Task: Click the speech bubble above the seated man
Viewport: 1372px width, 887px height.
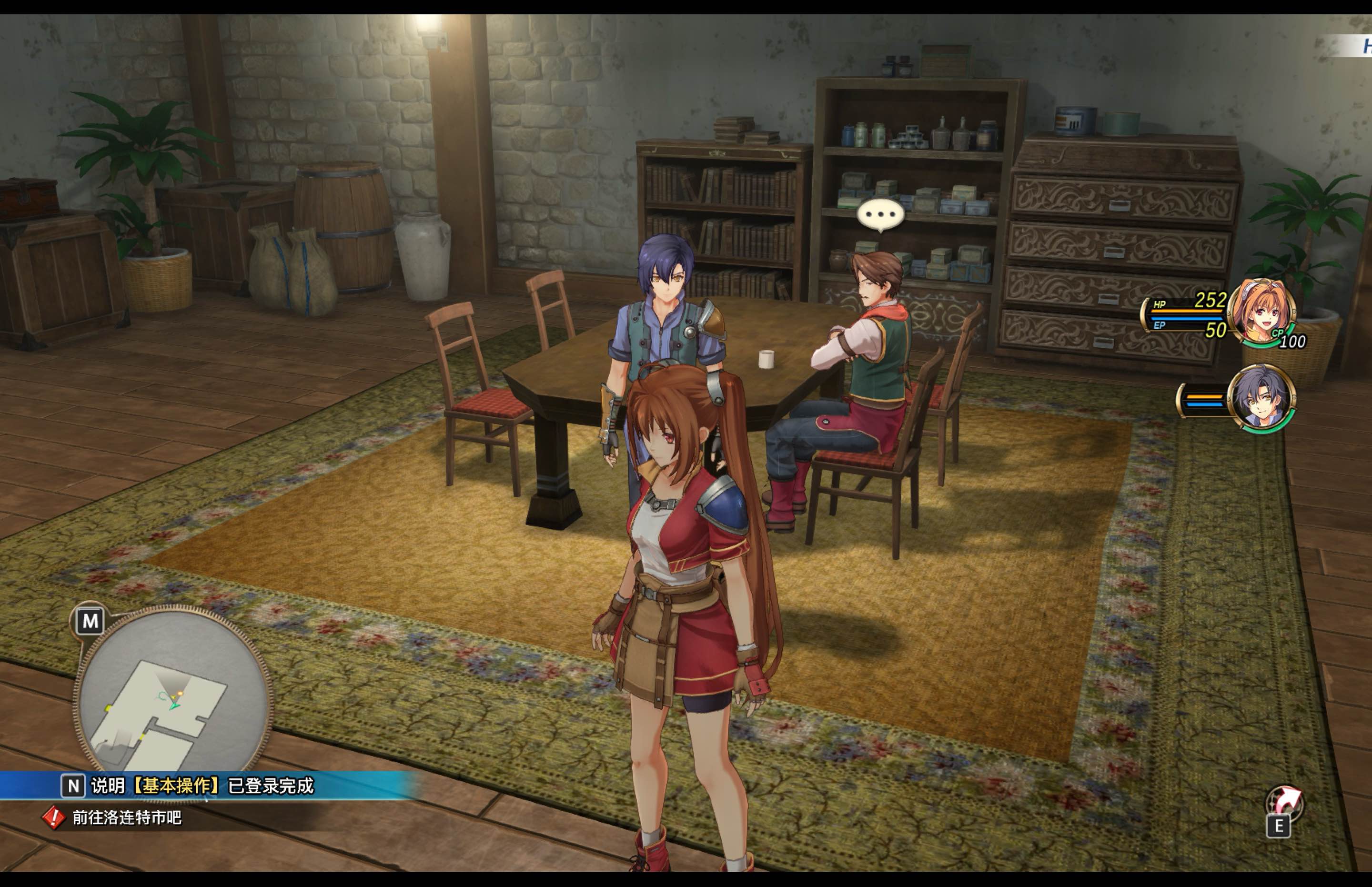Action: pyautogui.click(x=882, y=213)
